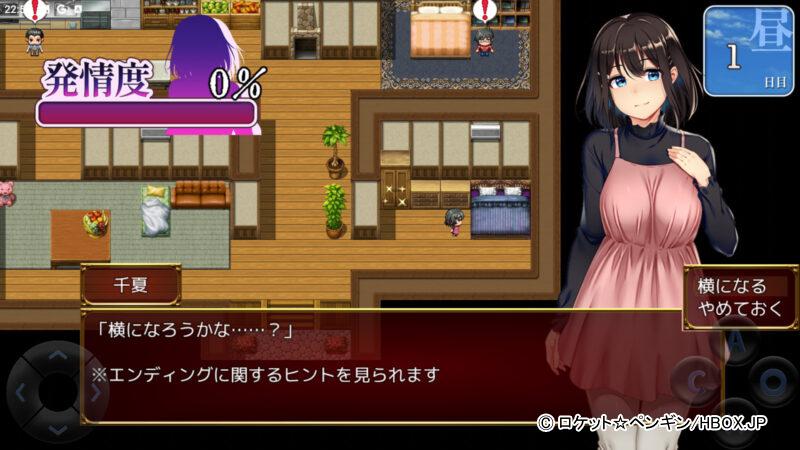
Task: Select the やめておく dialogue option
Action: pyautogui.click(x=734, y=309)
